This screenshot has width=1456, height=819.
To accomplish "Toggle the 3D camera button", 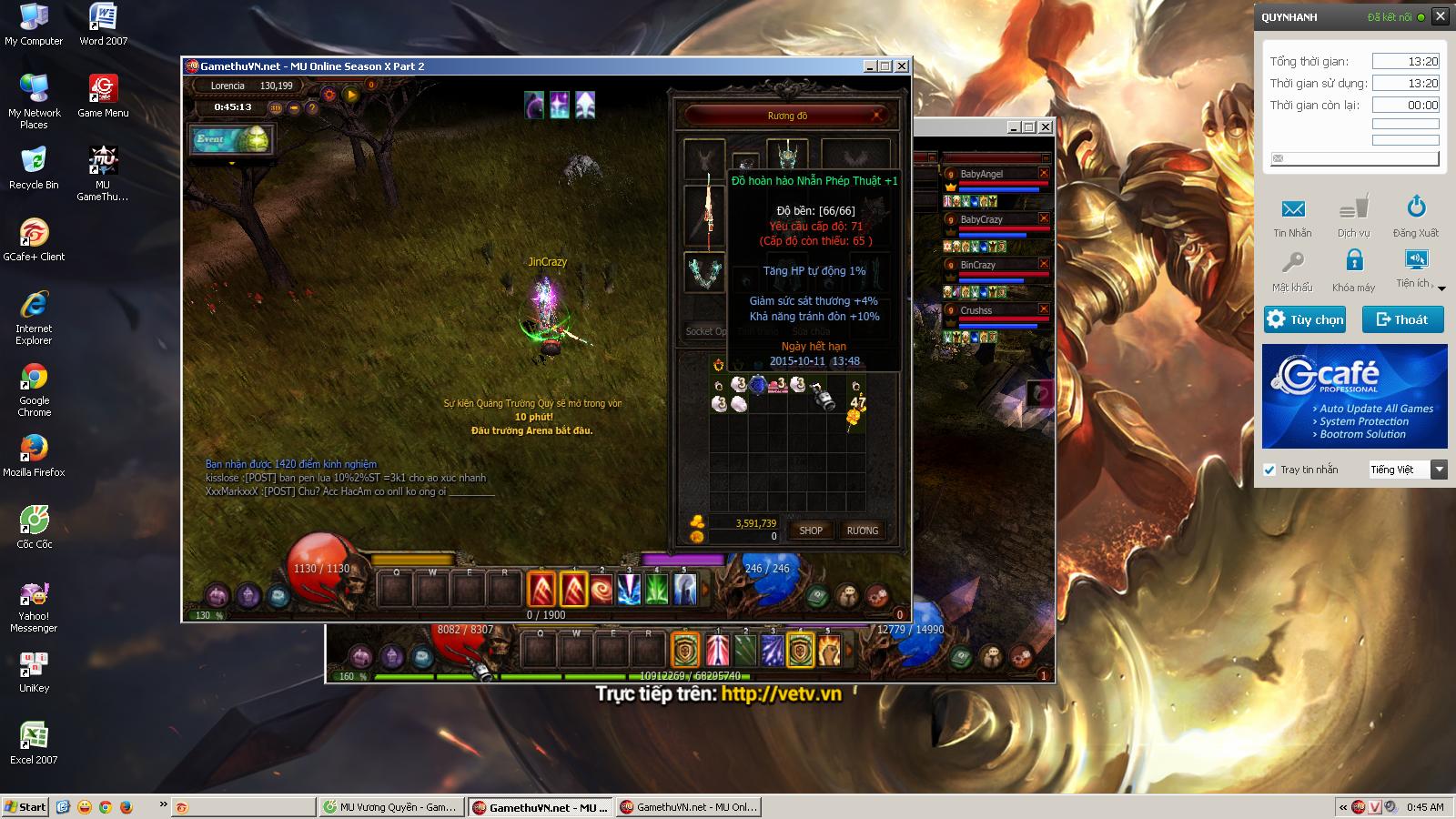I will 276,107.
